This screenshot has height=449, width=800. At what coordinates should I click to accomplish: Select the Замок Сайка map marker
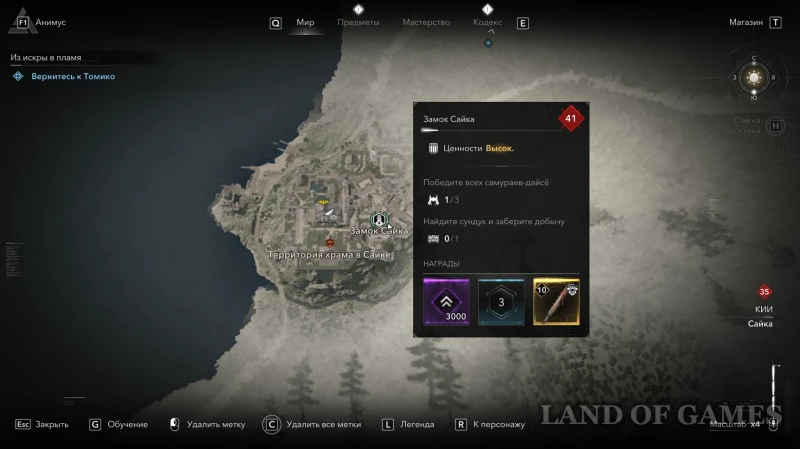coord(378,219)
